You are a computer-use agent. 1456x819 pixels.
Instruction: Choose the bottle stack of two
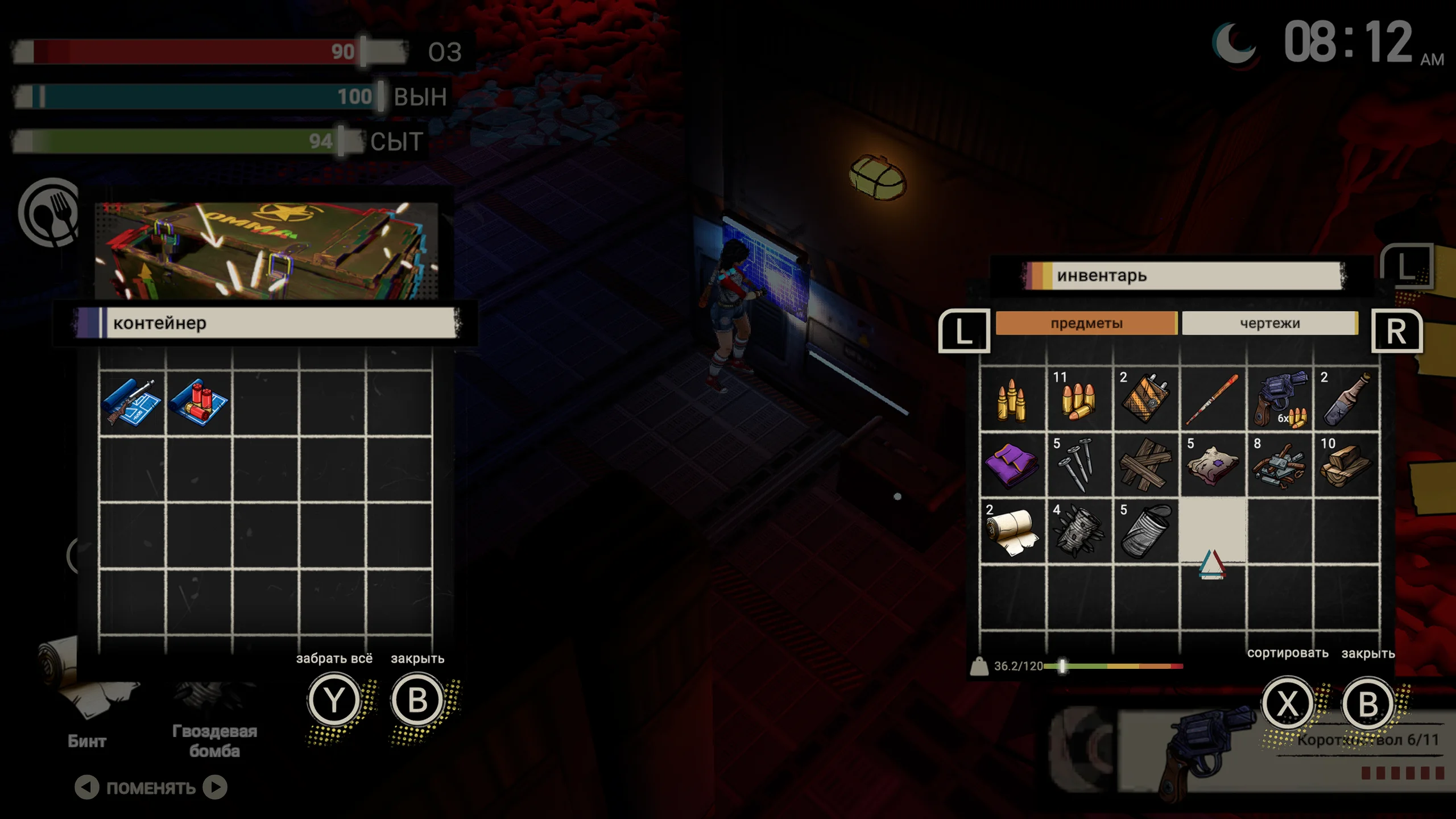(1346, 398)
